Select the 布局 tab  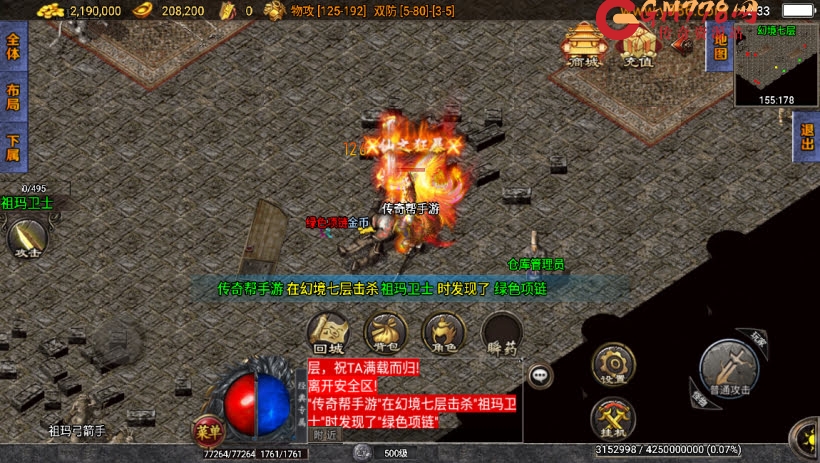[12, 98]
